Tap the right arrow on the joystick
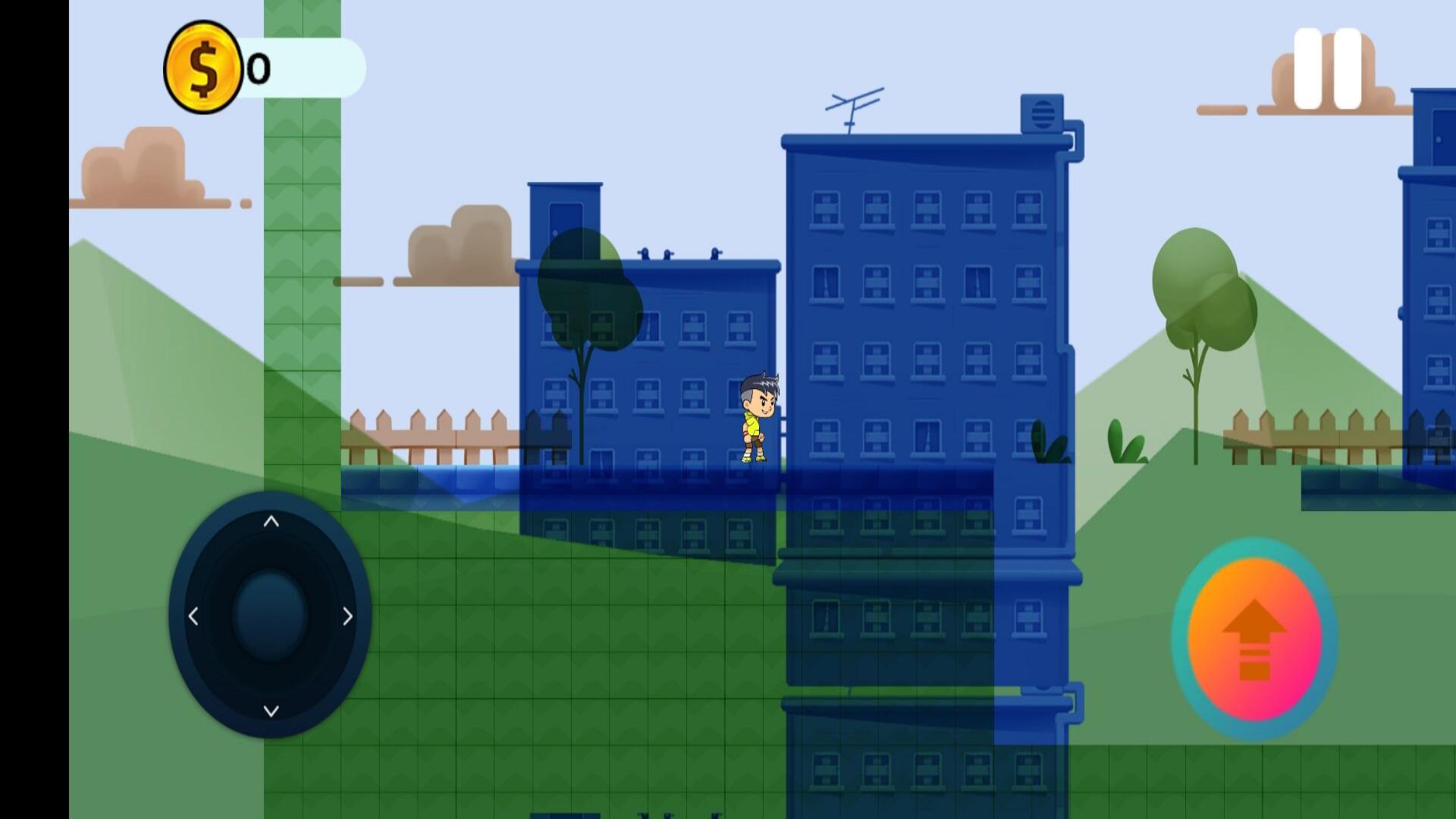 347,617
